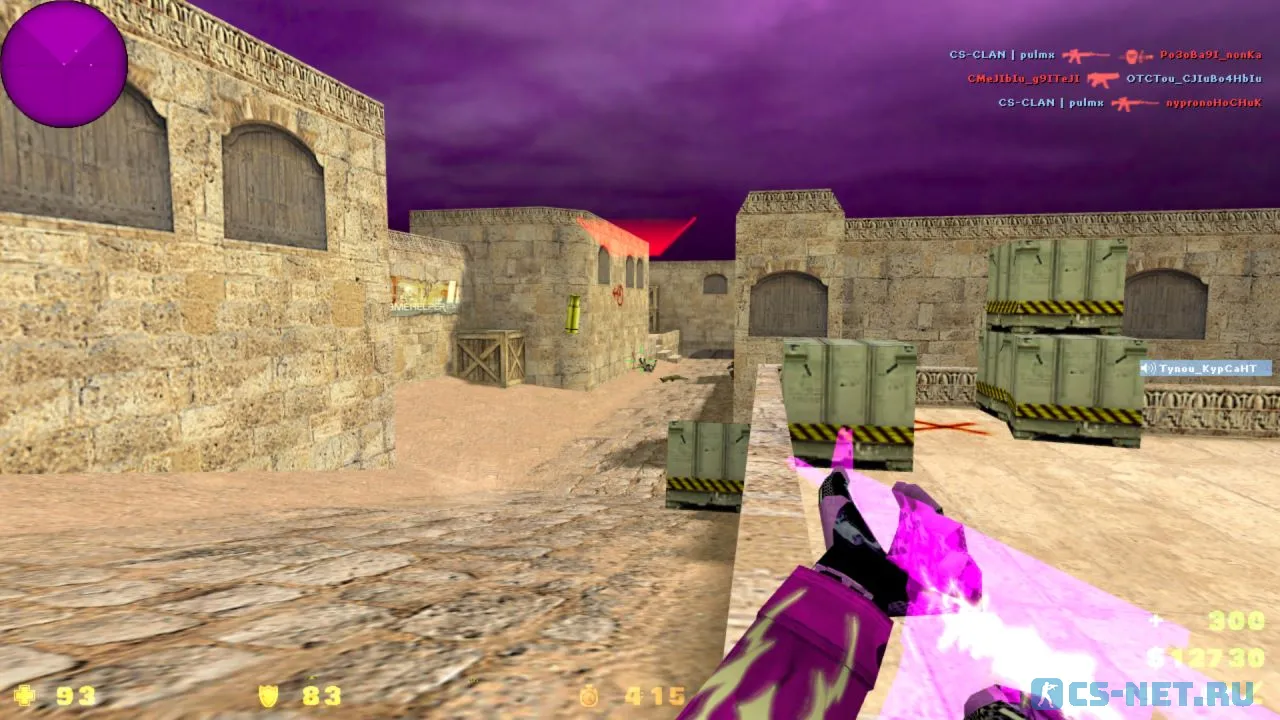Open the CS-NET.RU website link
The width and height of the screenshot is (1280, 720).
click(1150, 694)
